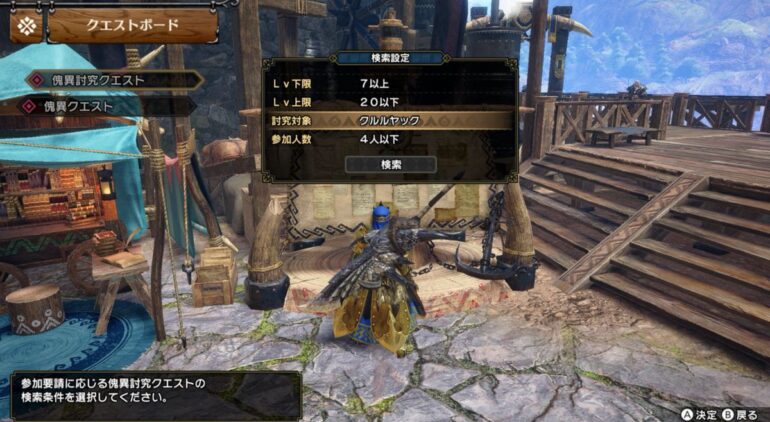Screen dimensions: 770x422
Task: Set the 参加人数 player count row
Action: point(390,138)
